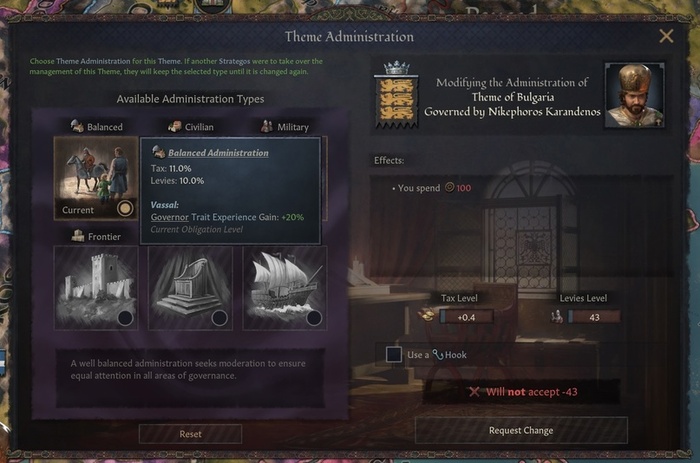Select the throne administration type tile
Viewport: 700px width, 463px height.
pos(190,288)
